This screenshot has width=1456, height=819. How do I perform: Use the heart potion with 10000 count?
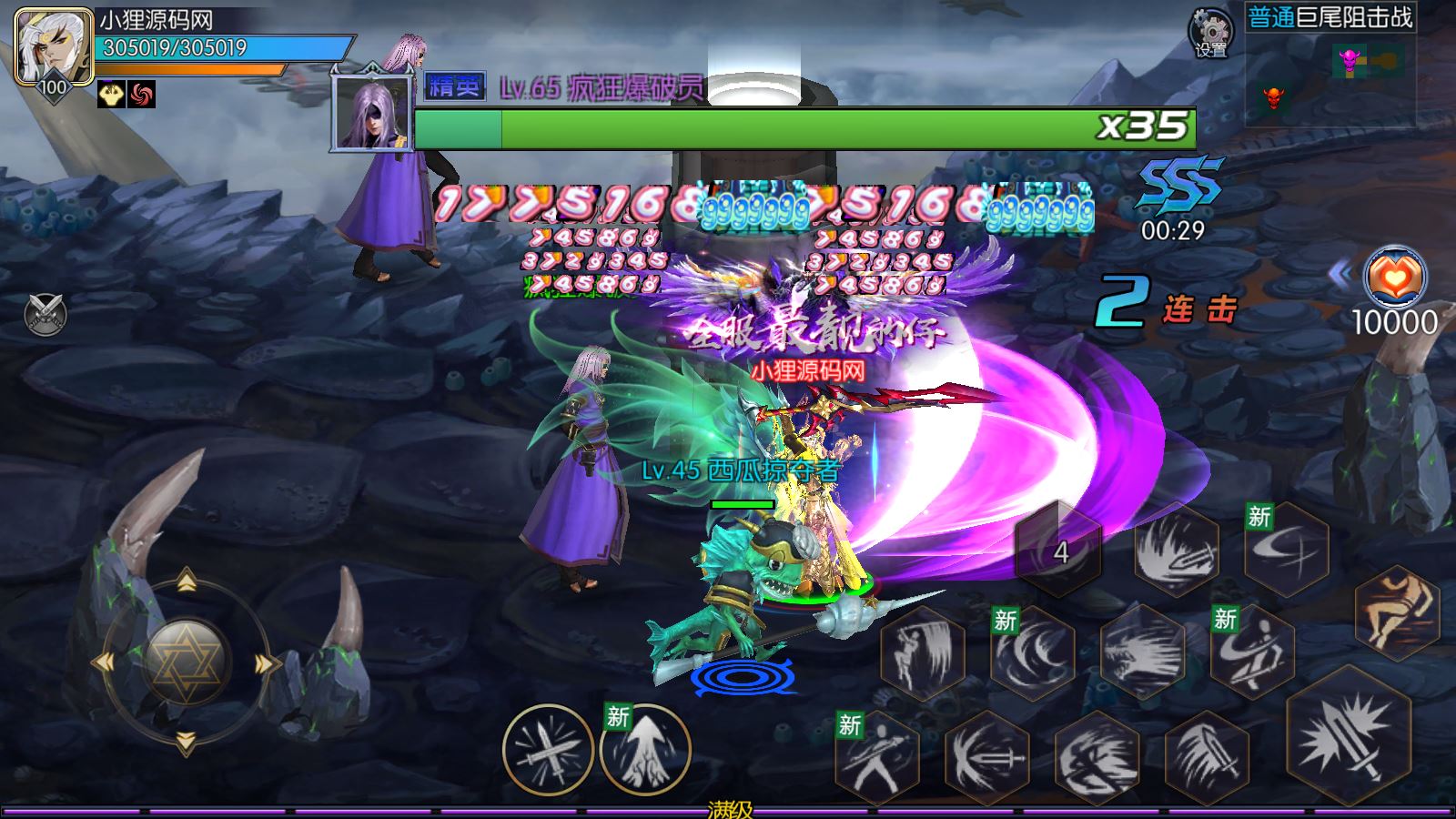(x=1394, y=277)
